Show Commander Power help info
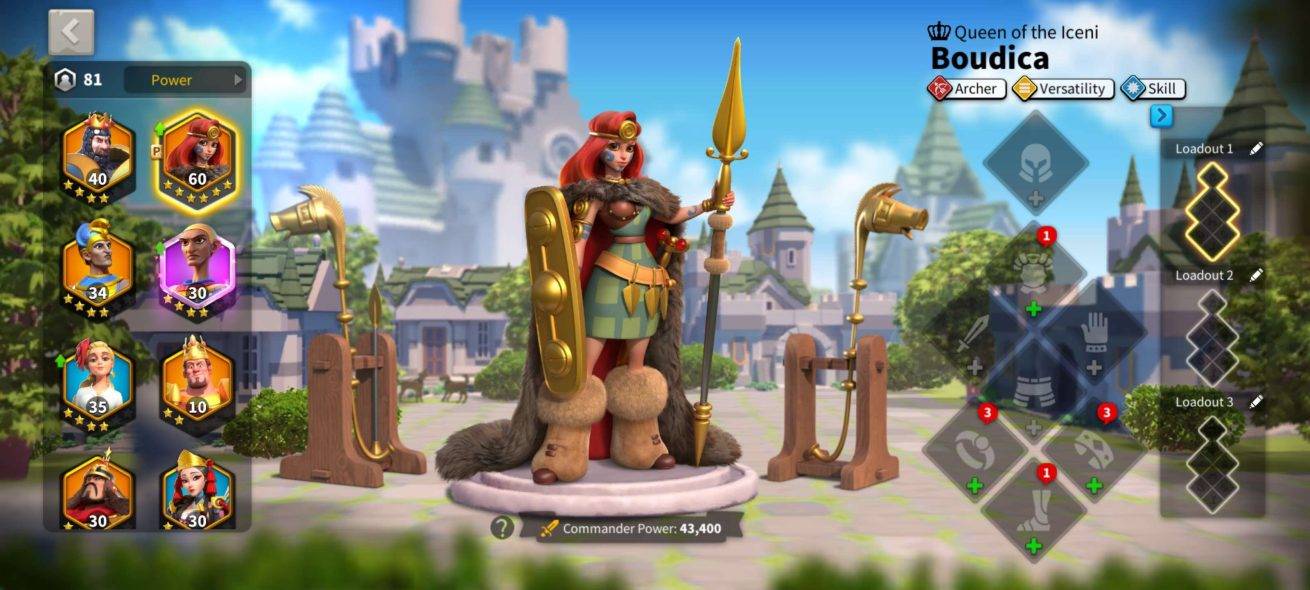The image size is (1310, 590). coord(503,527)
